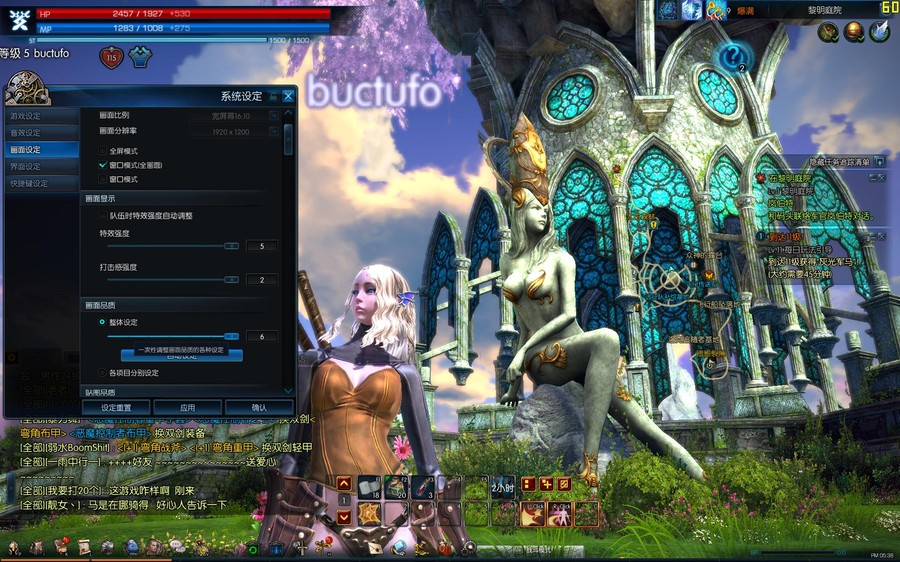Screen dimensions: 900x562
Task: Apply settings with the 应用 button
Action: pyautogui.click(x=187, y=408)
